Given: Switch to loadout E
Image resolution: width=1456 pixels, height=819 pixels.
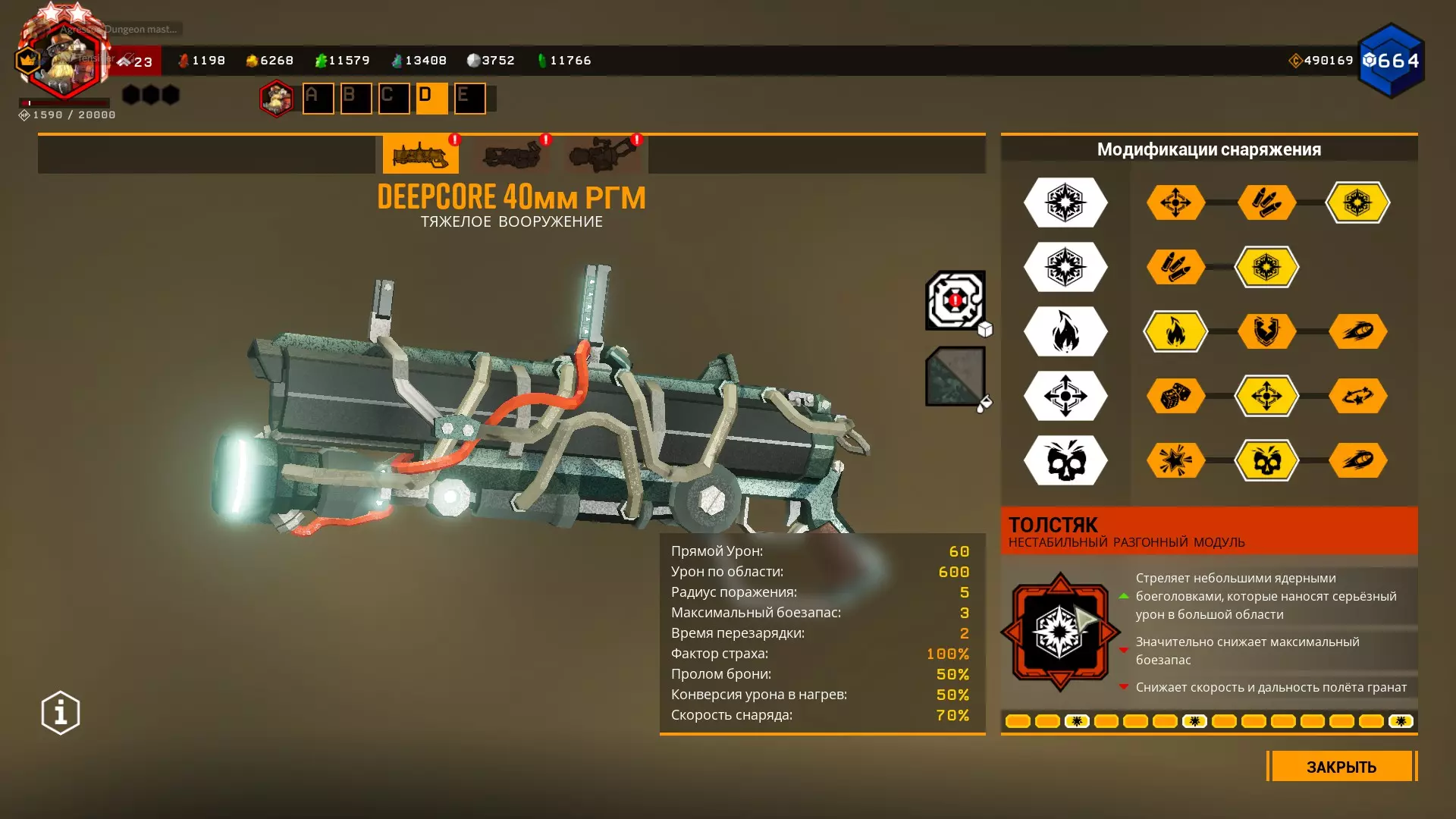Looking at the screenshot, I should click(469, 98).
